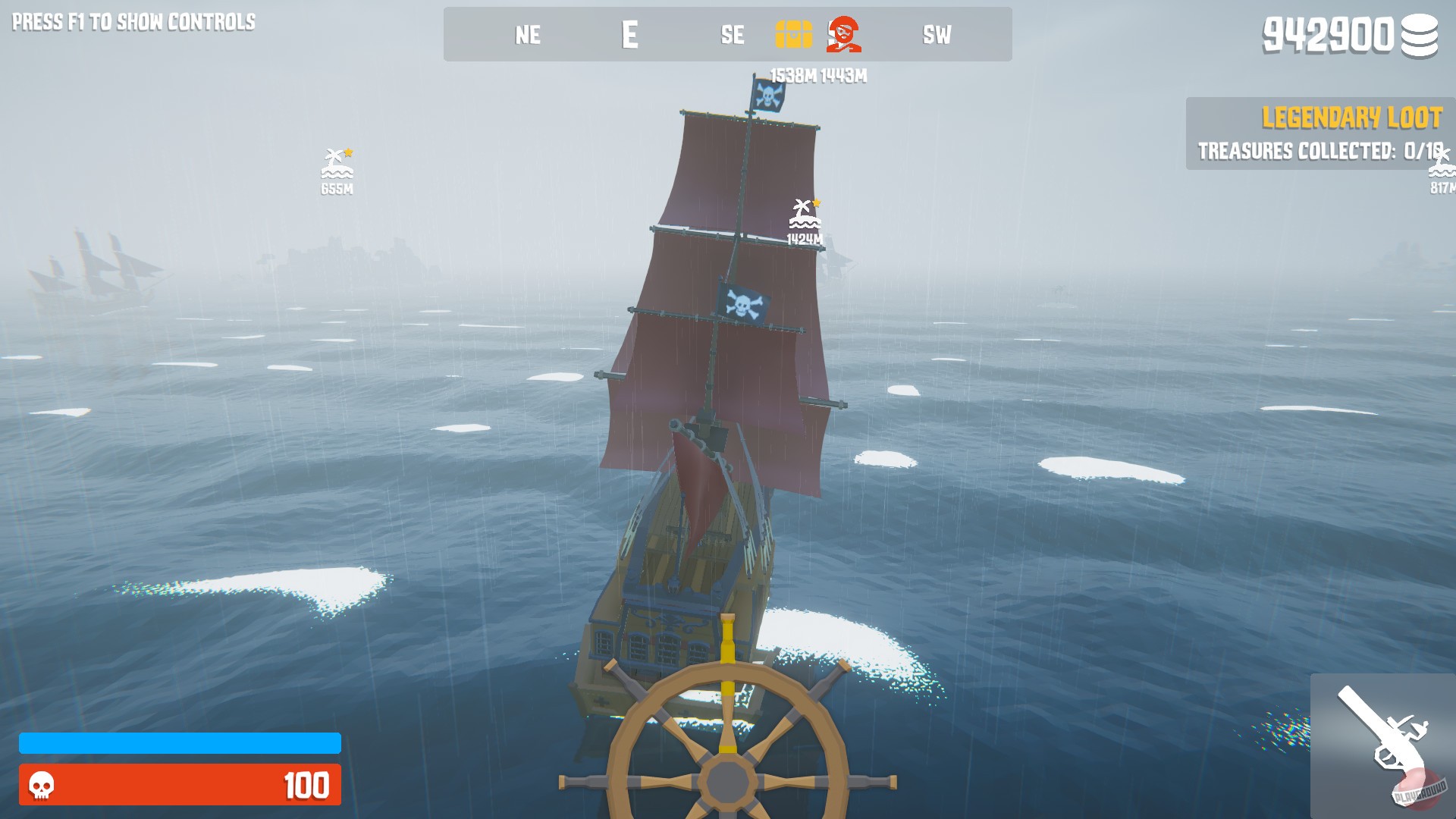
Task: Click the E heading in the compass strip
Action: point(630,35)
